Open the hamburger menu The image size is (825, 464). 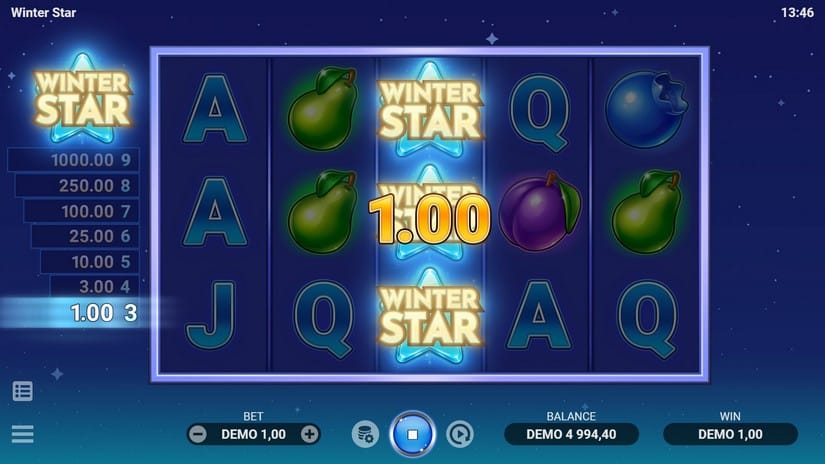pos(22,434)
